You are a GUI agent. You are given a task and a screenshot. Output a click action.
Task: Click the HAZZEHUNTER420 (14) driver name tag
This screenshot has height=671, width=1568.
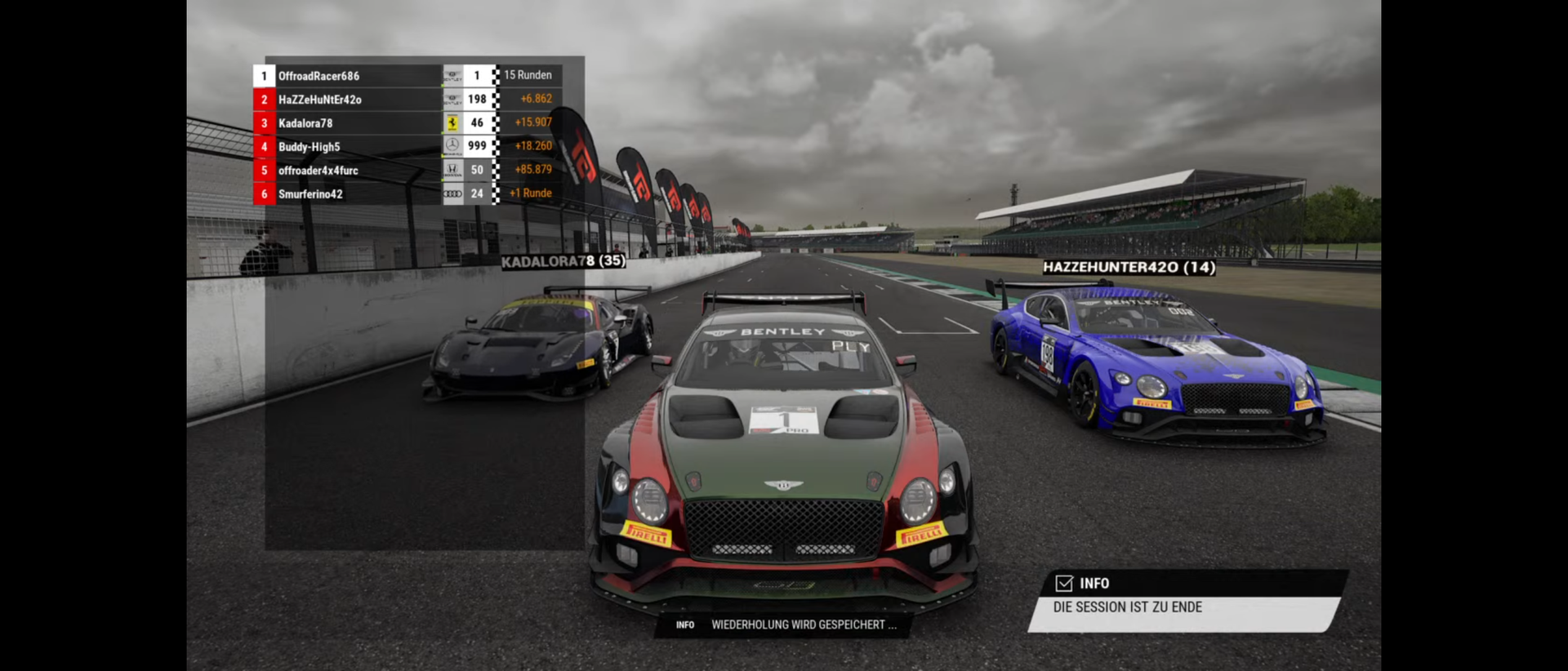pyautogui.click(x=1129, y=267)
